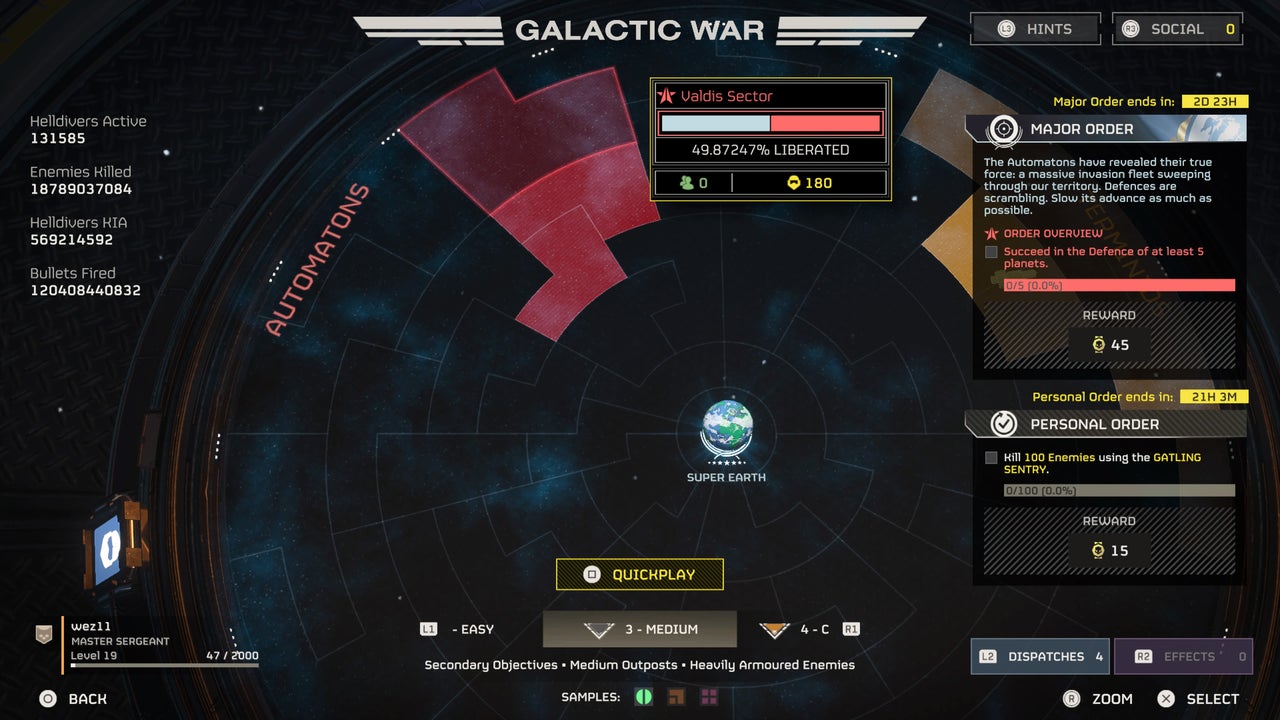Viewport: 1280px width, 720px height.
Task: Expand the Dispatches panel
Action: [x=1039, y=657]
